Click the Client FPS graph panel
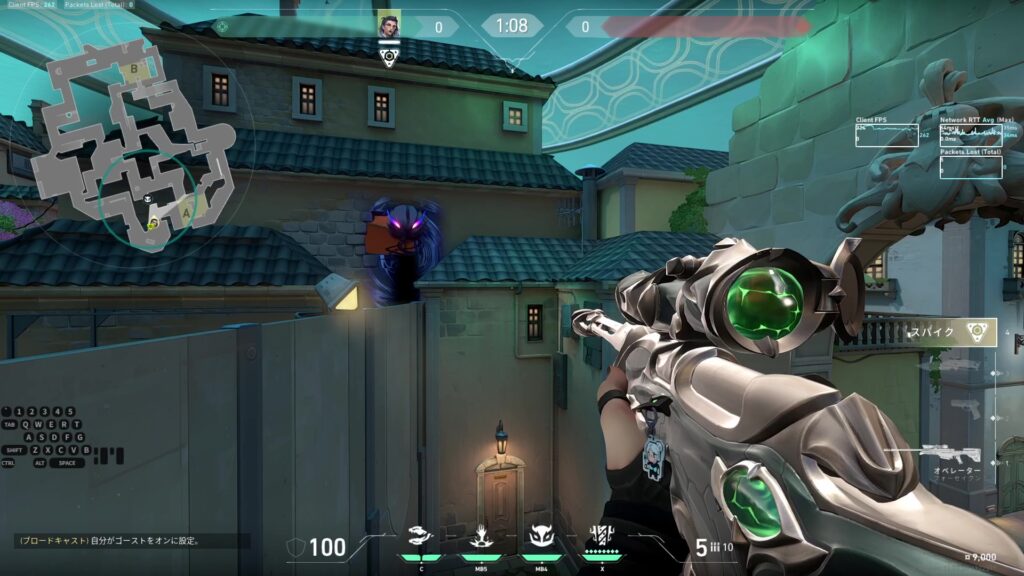 [887, 134]
